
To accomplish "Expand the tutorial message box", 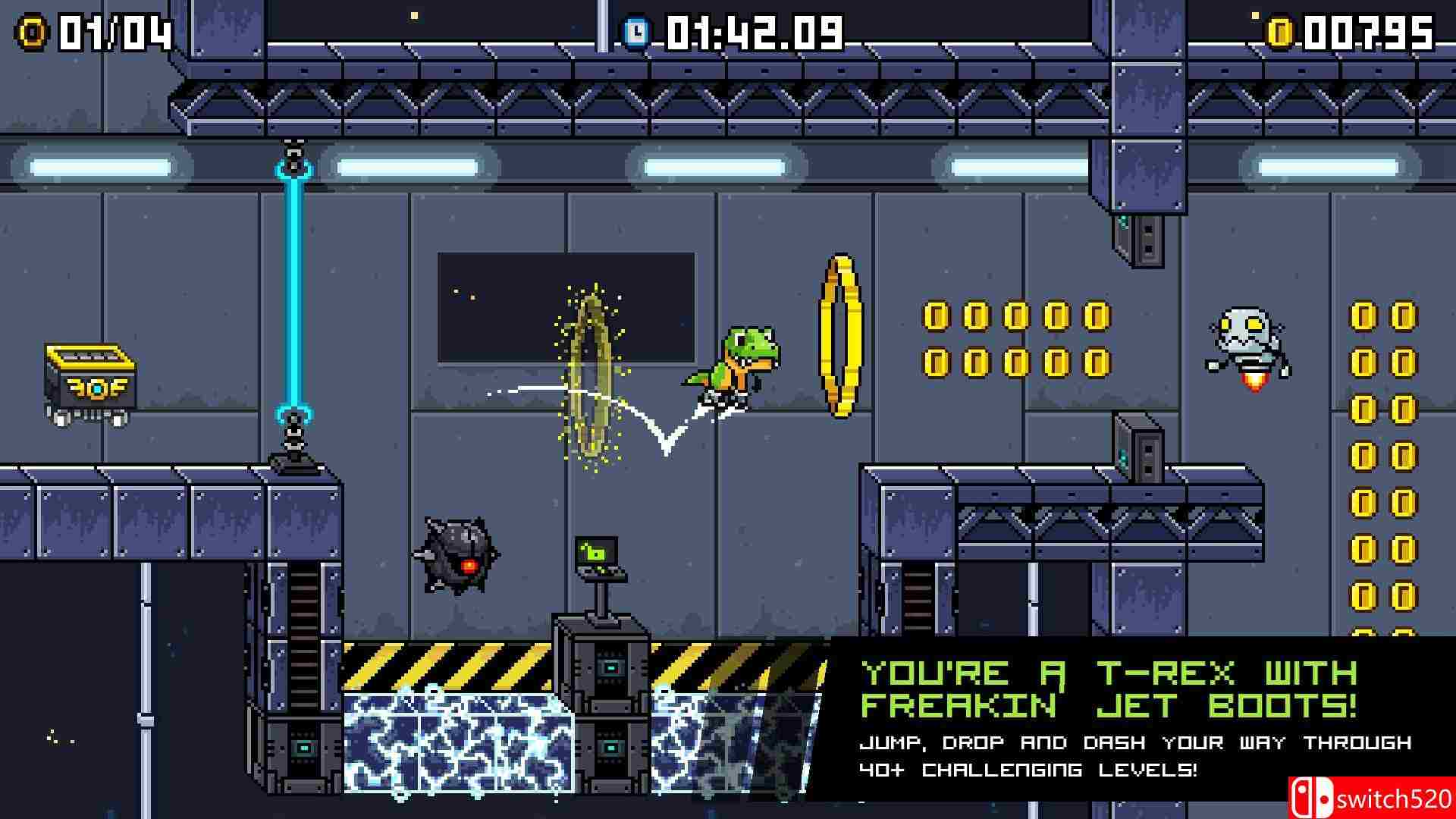I will click(1100, 720).
